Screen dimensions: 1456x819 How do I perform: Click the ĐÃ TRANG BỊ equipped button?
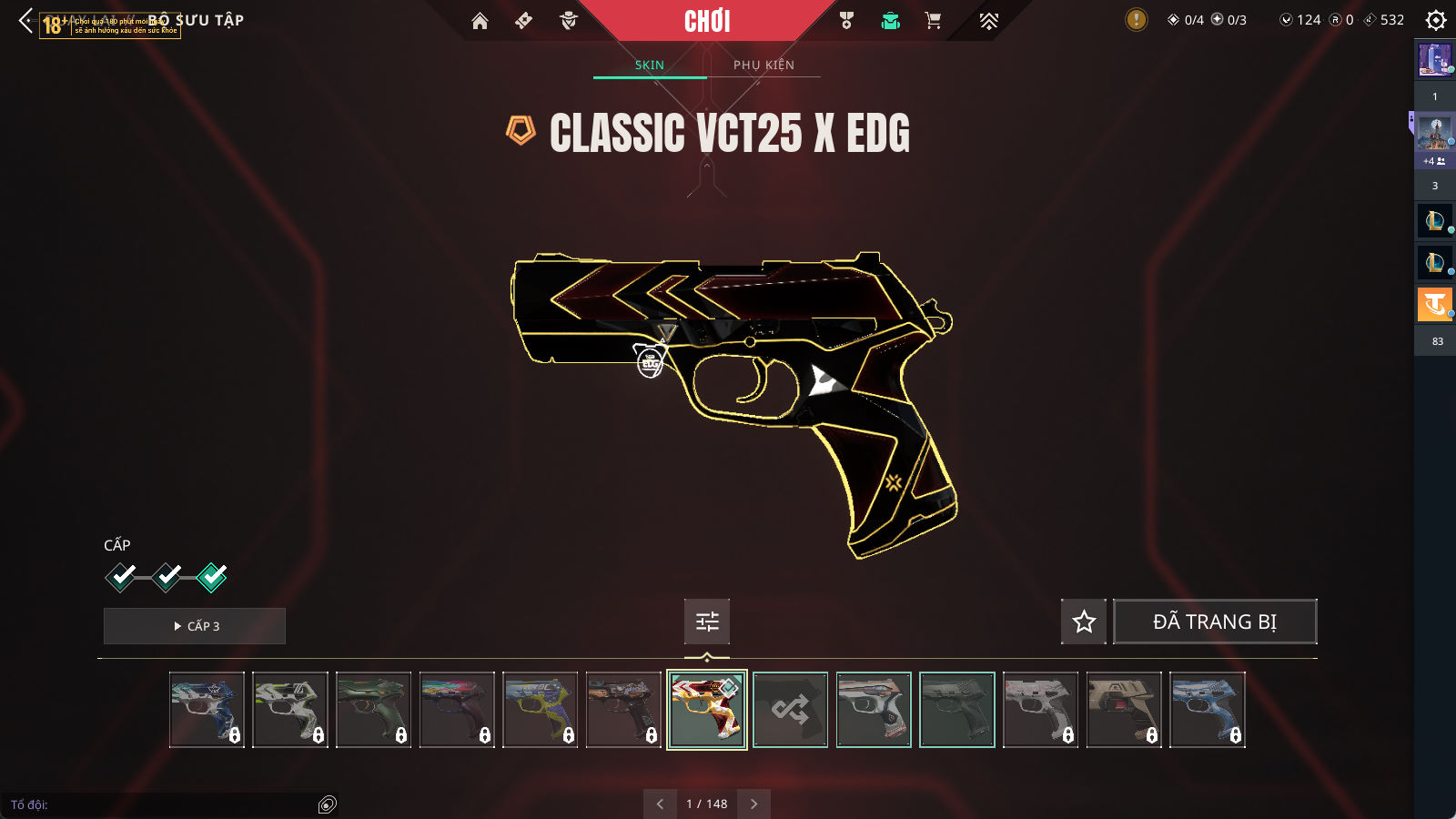(x=1215, y=622)
